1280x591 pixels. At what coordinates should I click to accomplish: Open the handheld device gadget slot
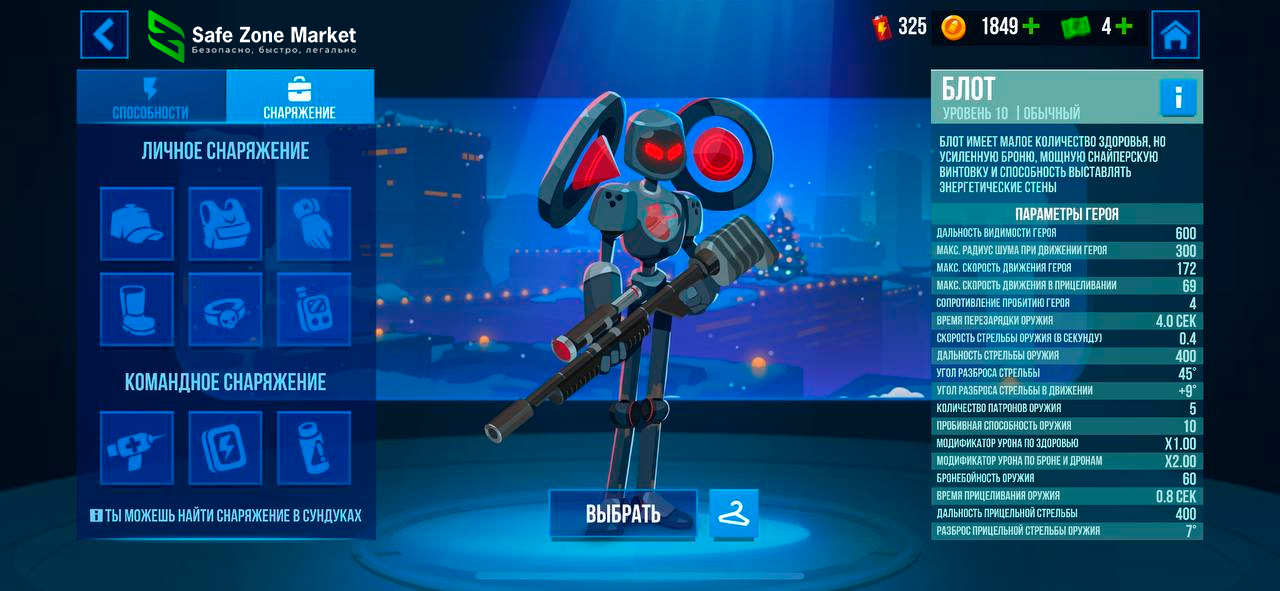(x=313, y=309)
